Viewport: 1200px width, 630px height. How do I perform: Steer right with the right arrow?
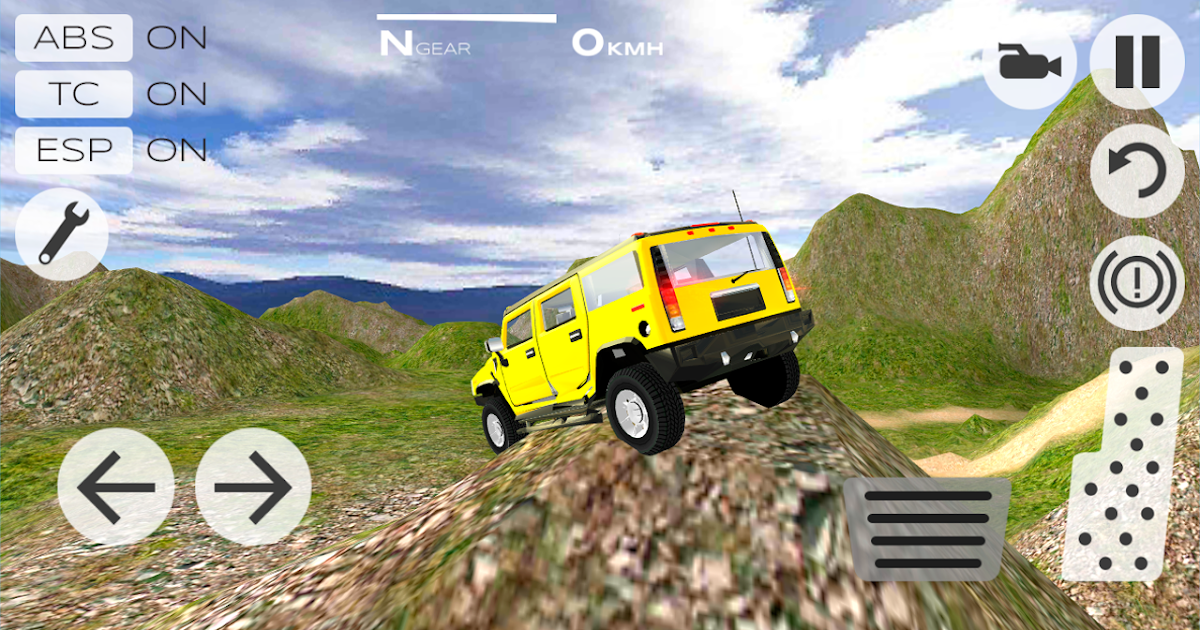pos(253,487)
